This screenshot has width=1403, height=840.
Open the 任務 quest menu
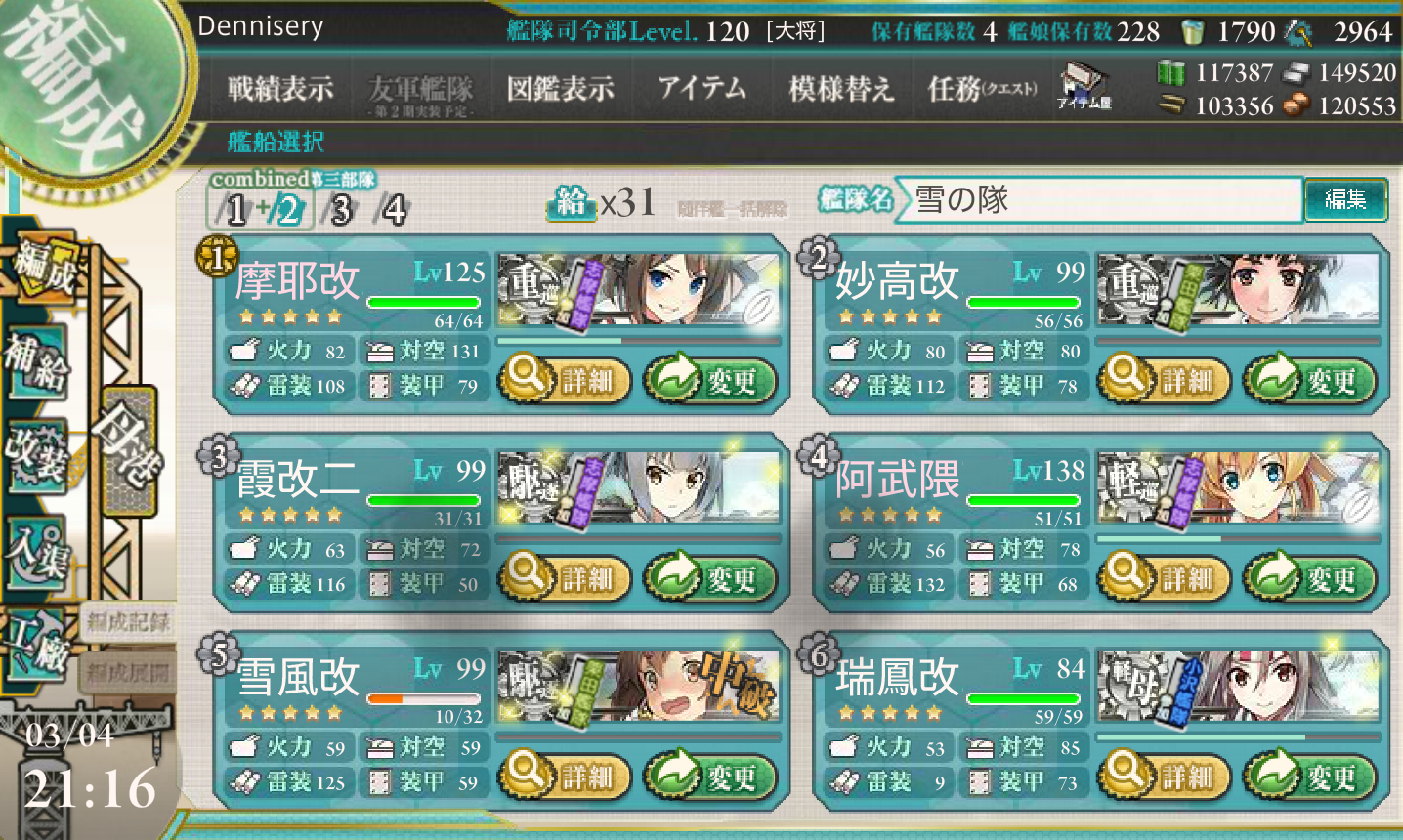981,89
